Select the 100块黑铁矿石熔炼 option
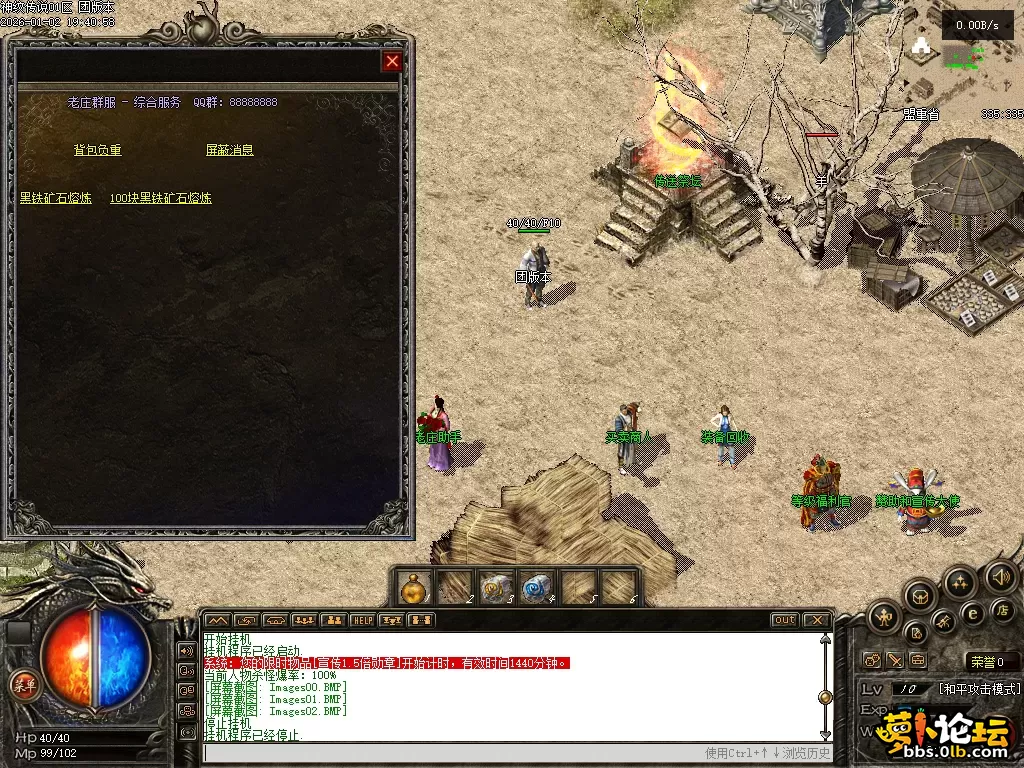Image resolution: width=1024 pixels, height=768 pixels. point(160,198)
